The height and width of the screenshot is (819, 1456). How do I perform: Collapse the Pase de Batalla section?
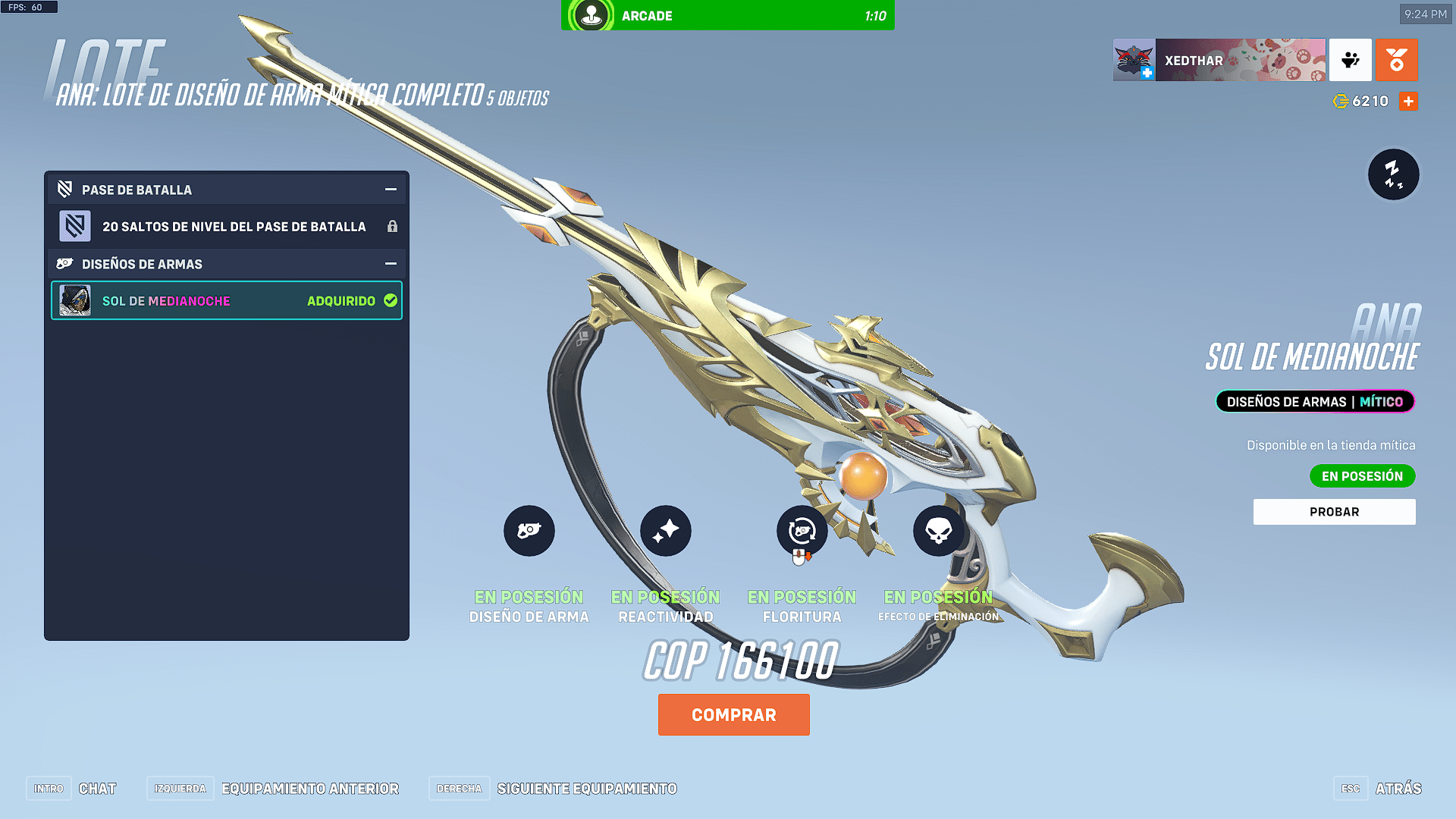point(391,190)
